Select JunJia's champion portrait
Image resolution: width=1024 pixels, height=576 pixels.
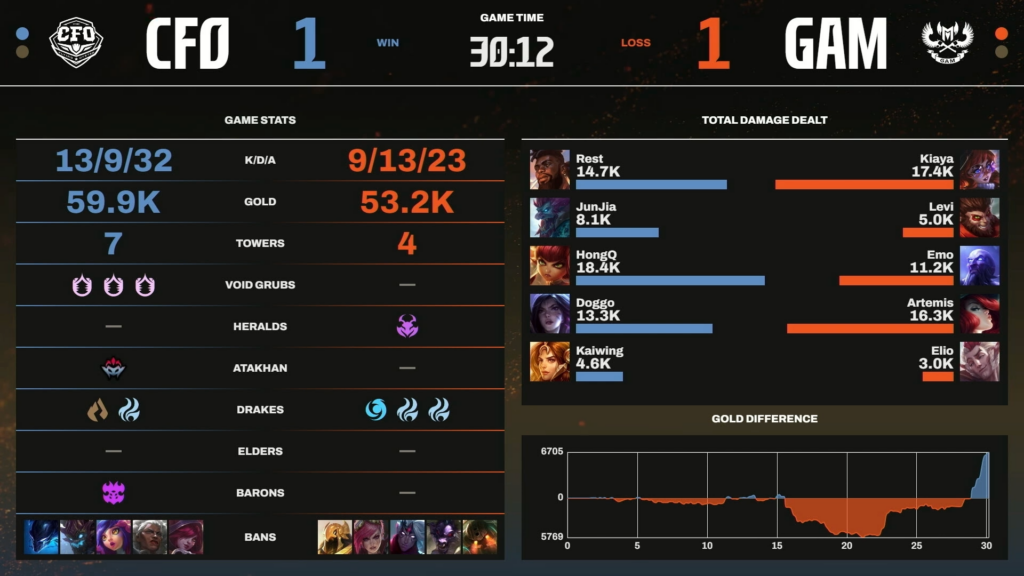tap(550, 218)
